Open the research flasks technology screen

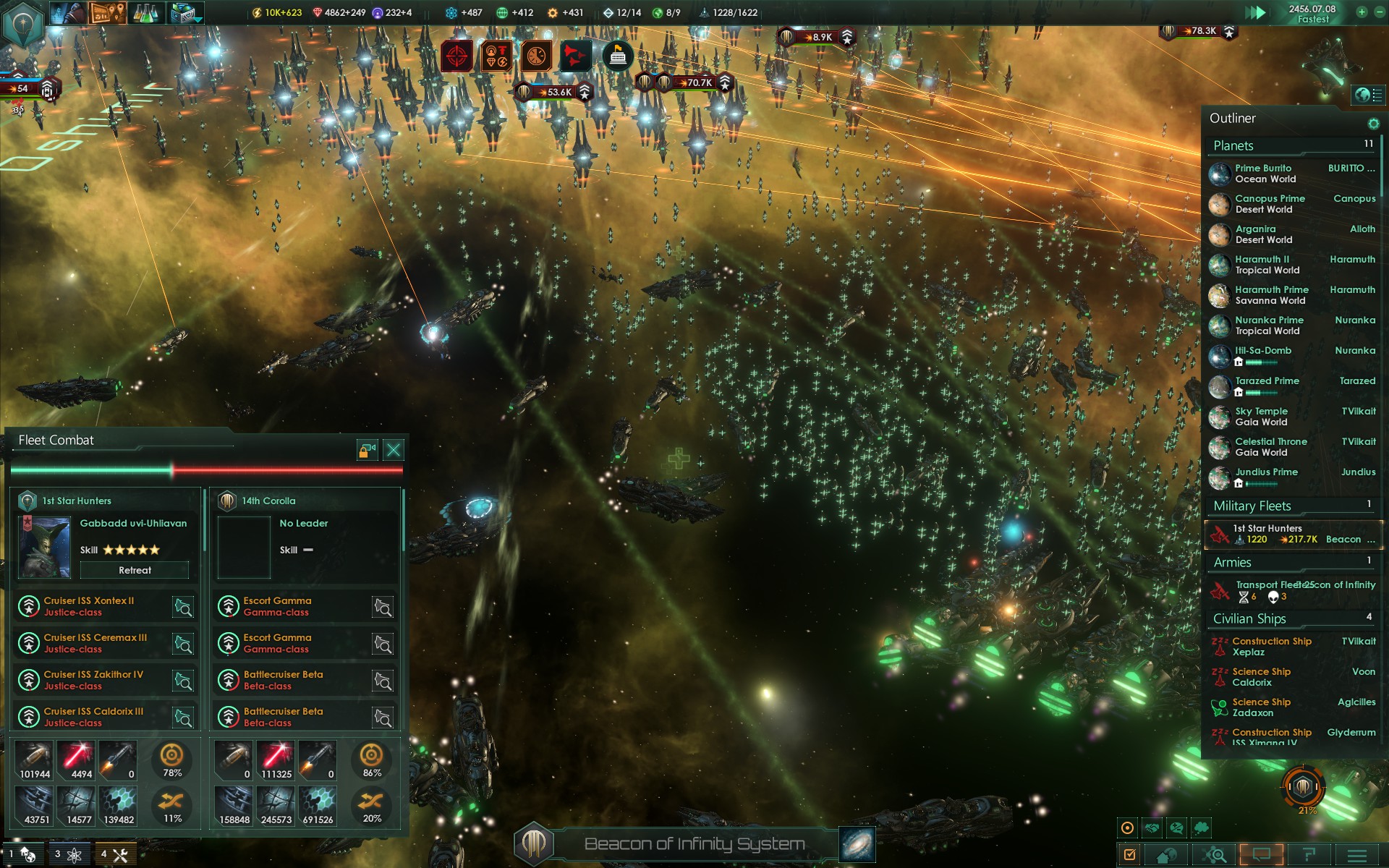click(145, 12)
